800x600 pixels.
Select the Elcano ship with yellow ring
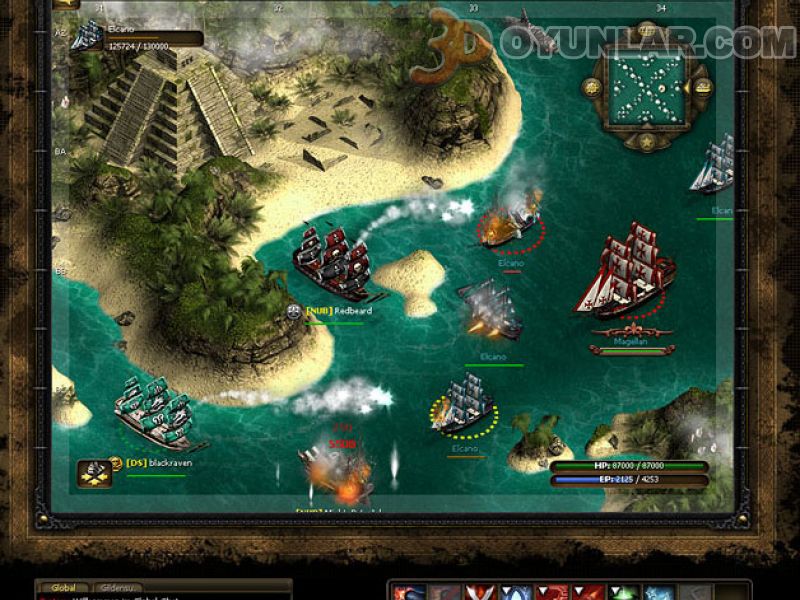pyautogui.click(x=465, y=408)
